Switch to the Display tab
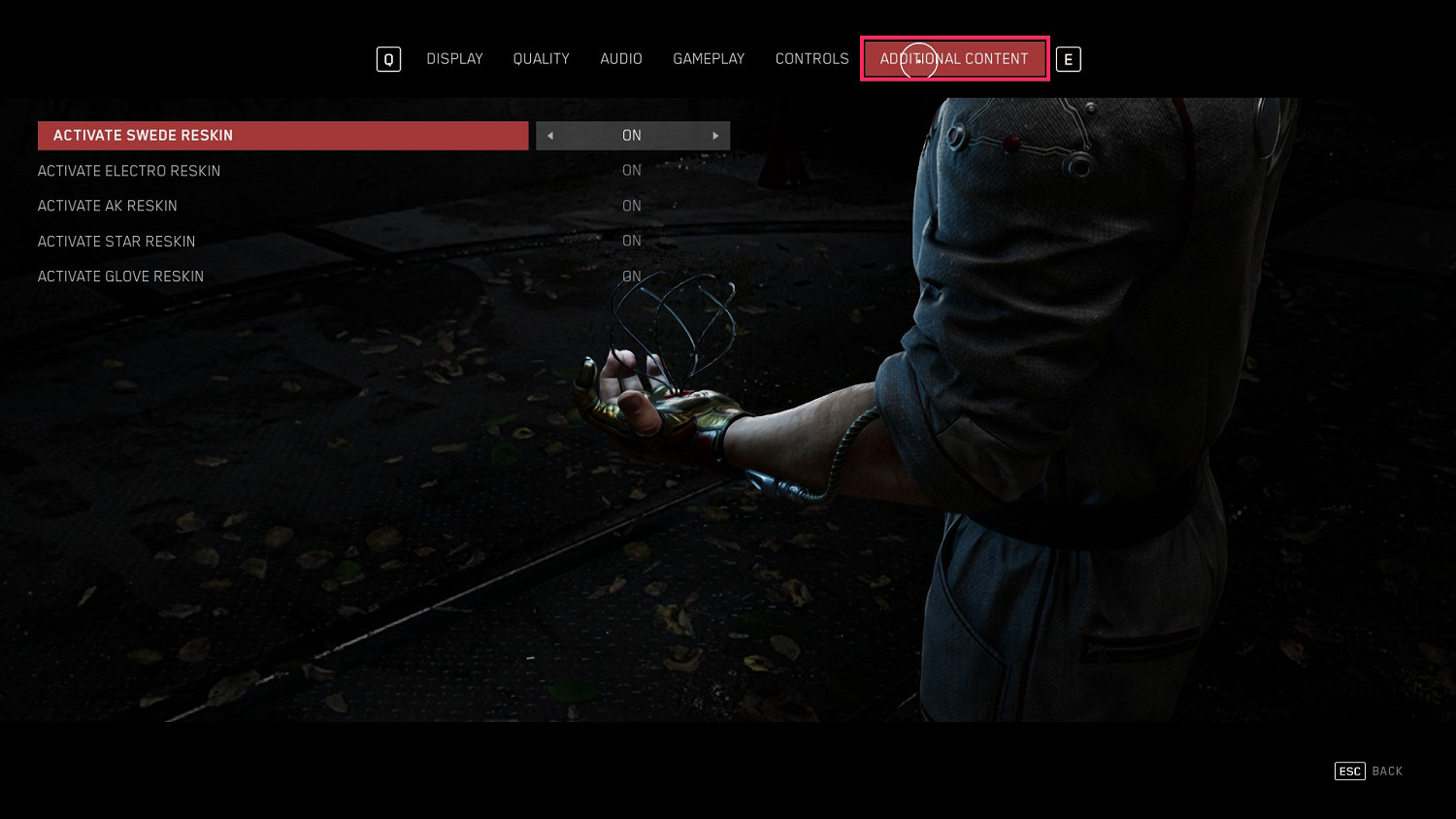Image resolution: width=1456 pixels, height=819 pixels. [454, 59]
